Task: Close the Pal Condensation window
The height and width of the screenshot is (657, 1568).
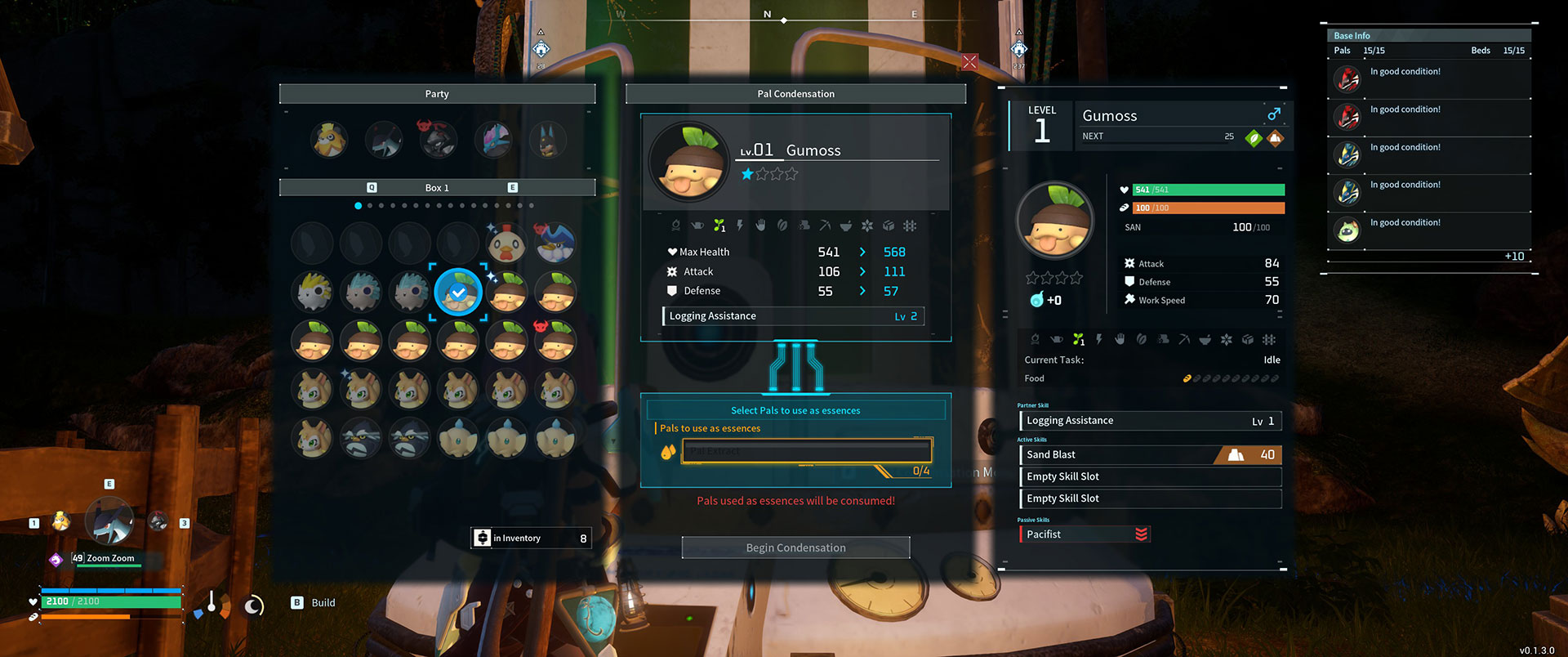Action: [x=969, y=62]
